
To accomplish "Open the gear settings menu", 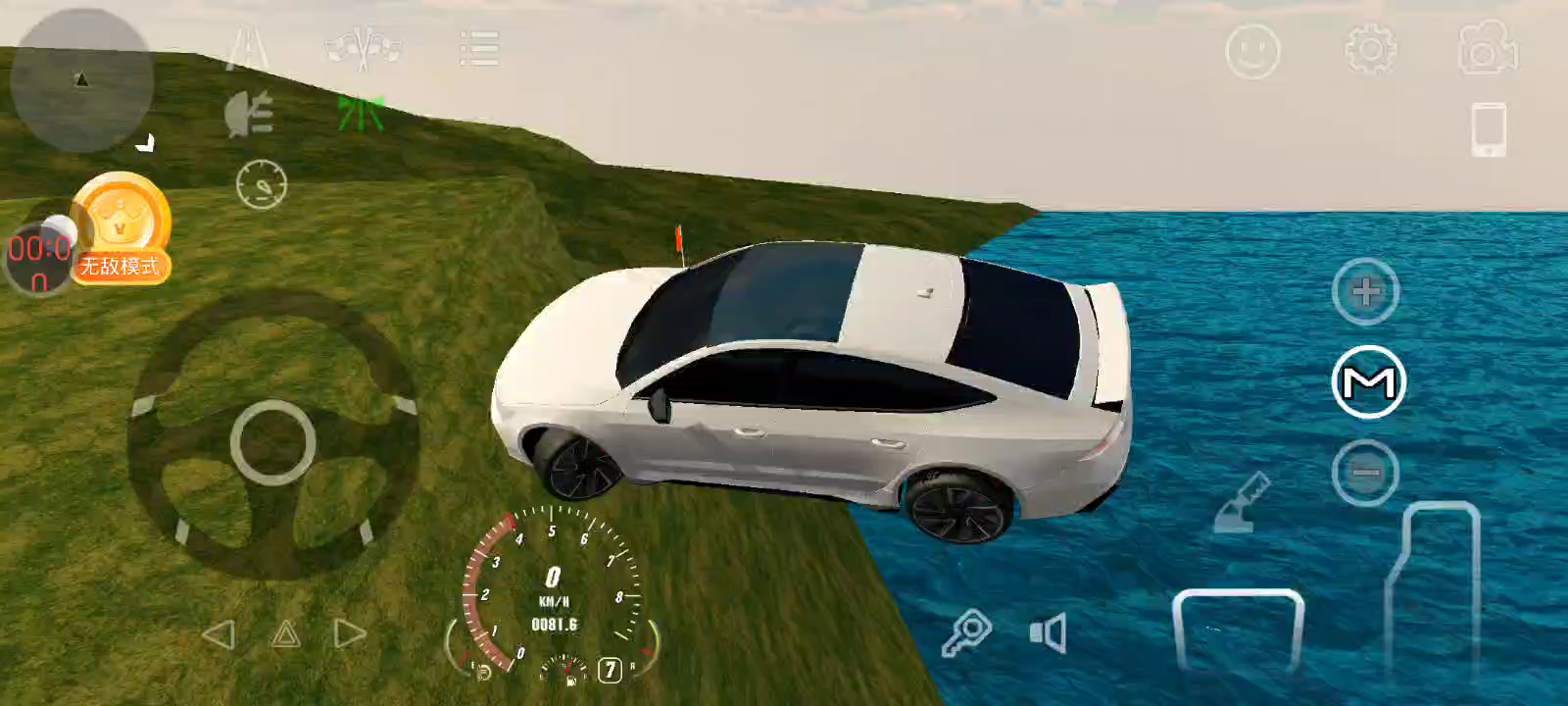I will click(x=1370, y=49).
